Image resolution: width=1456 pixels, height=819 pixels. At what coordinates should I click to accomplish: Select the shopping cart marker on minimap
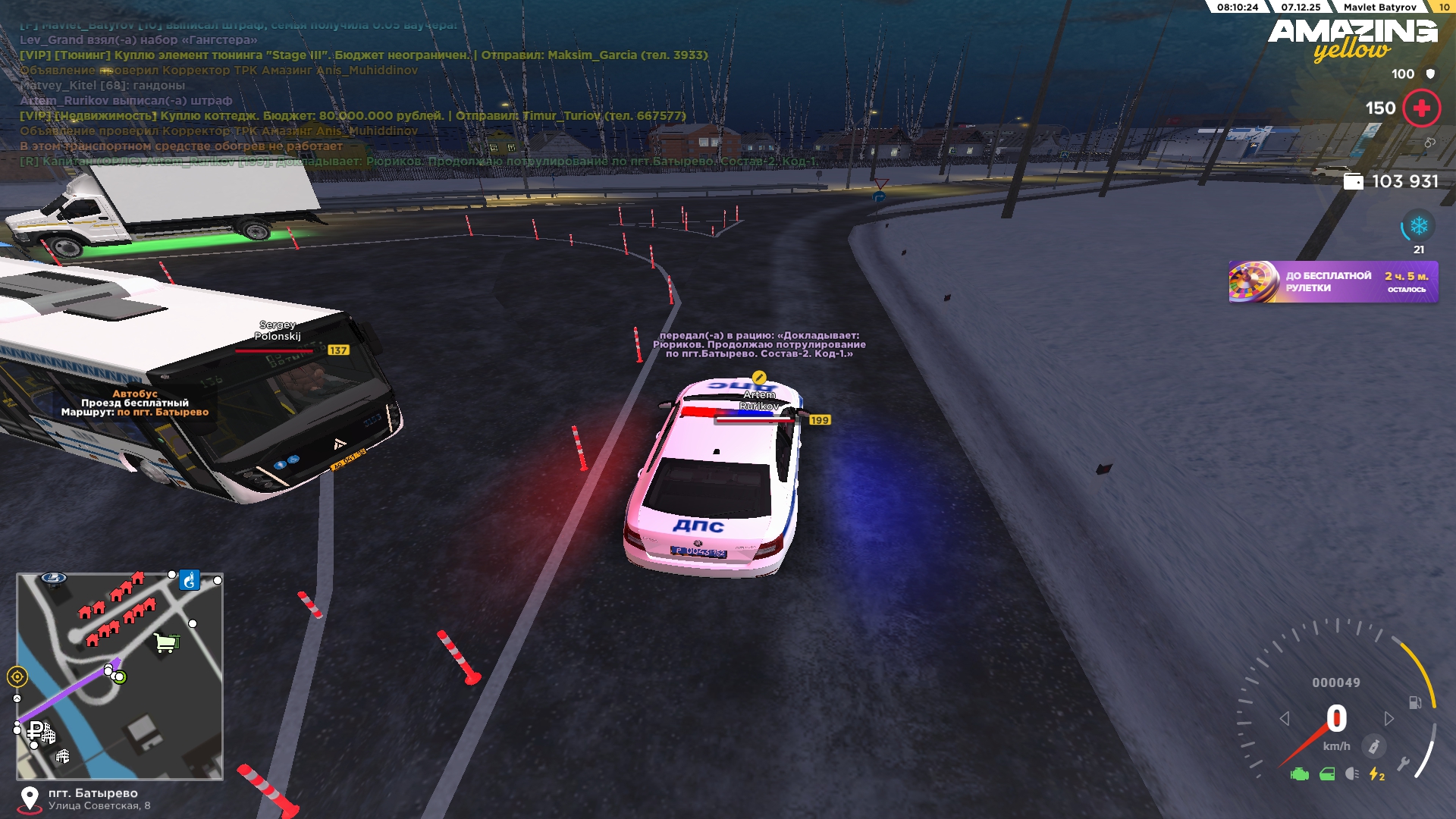(166, 643)
